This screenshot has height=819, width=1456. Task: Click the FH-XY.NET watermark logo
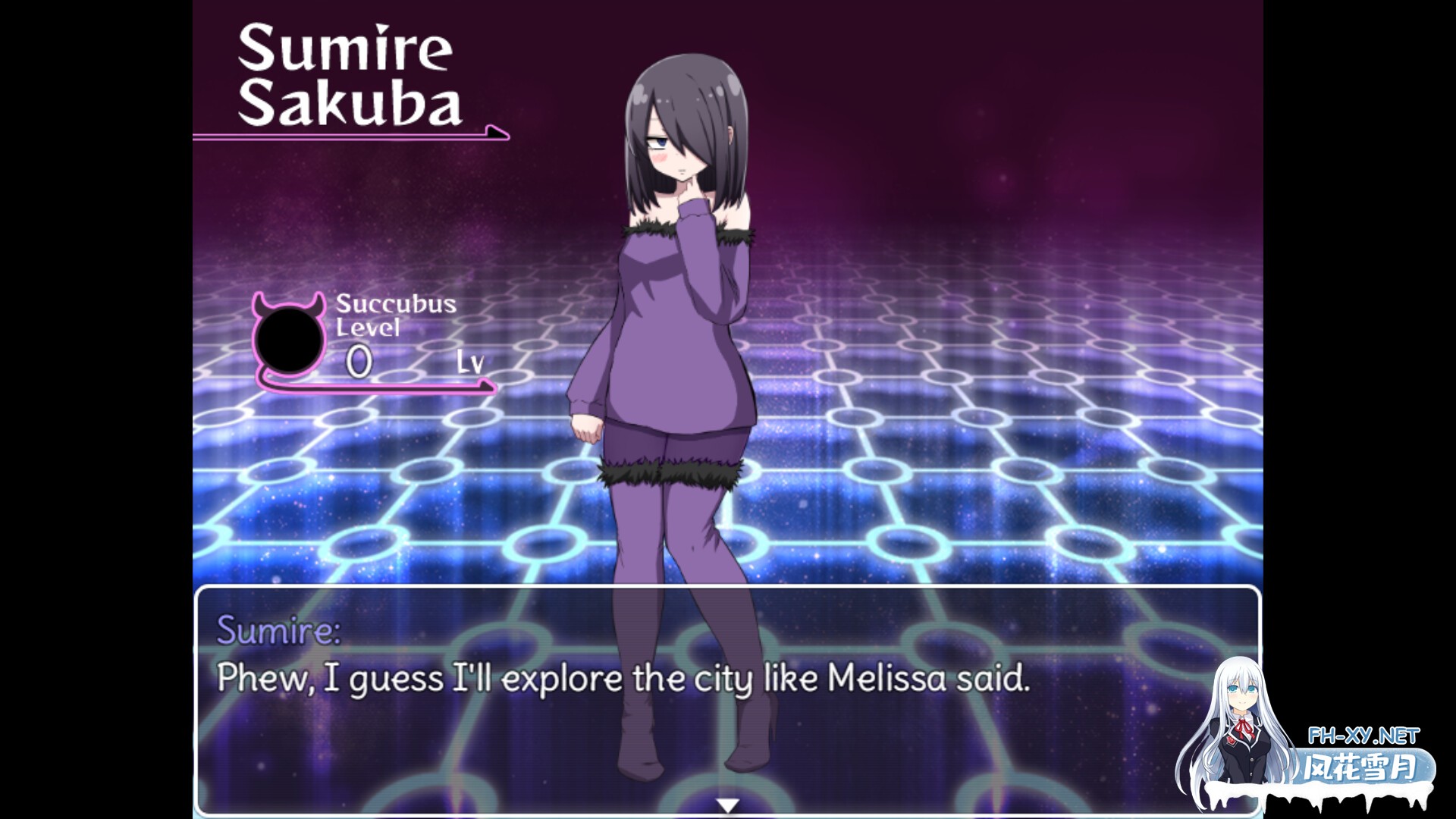[1362, 757]
